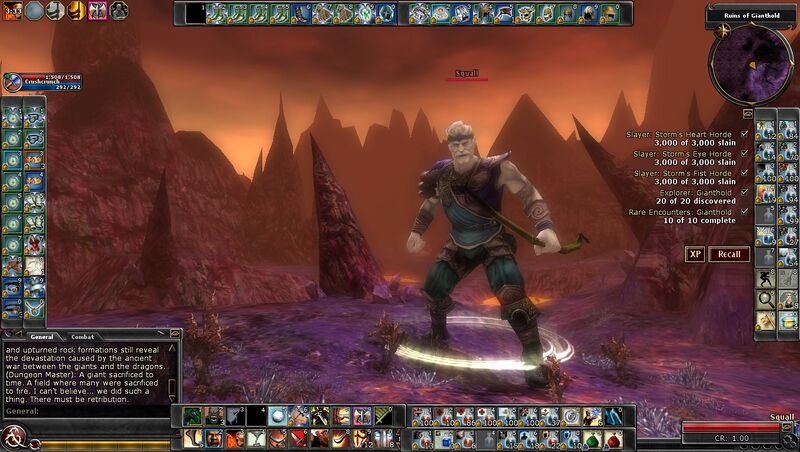Click the chat window scrollbar

175,370
